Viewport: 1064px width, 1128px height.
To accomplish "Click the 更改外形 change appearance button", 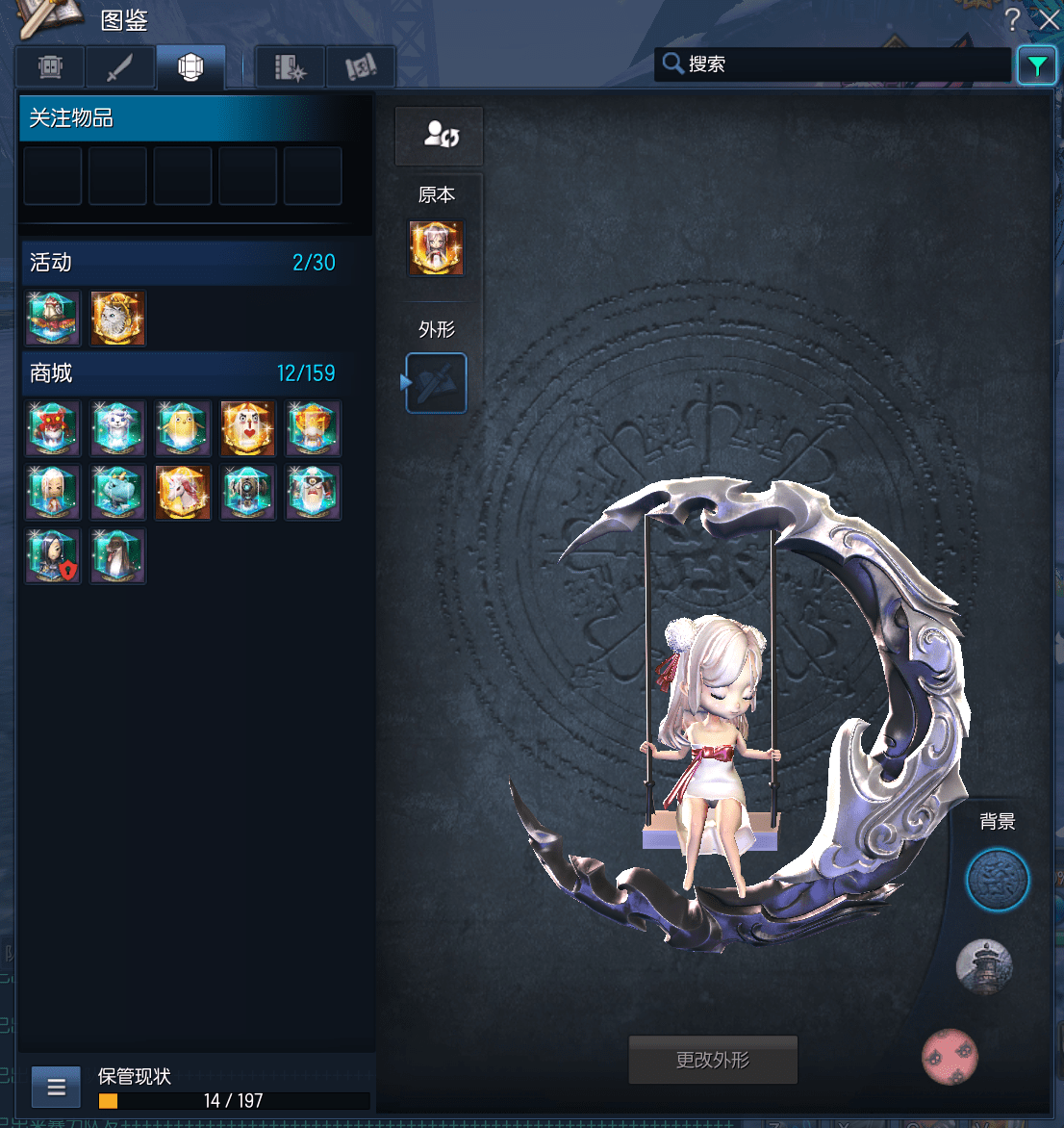I will [x=713, y=1060].
